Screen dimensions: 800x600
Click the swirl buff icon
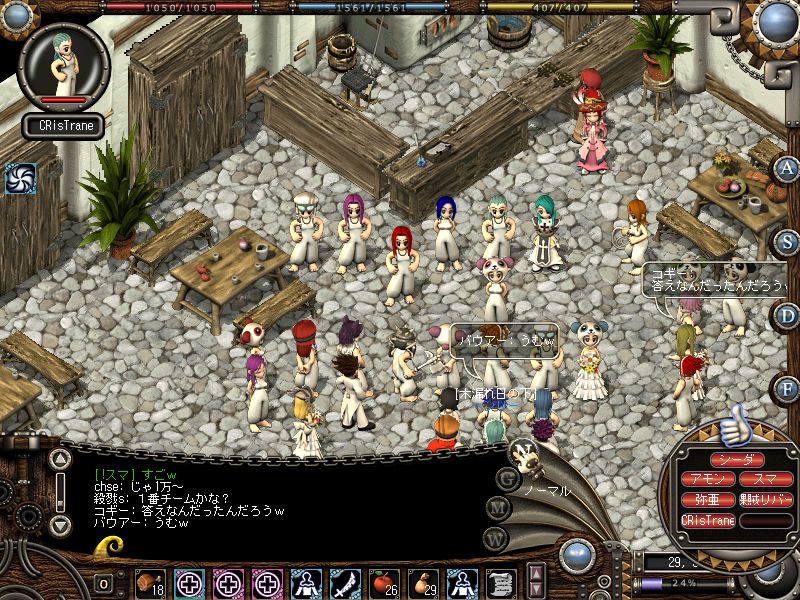point(20,178)
